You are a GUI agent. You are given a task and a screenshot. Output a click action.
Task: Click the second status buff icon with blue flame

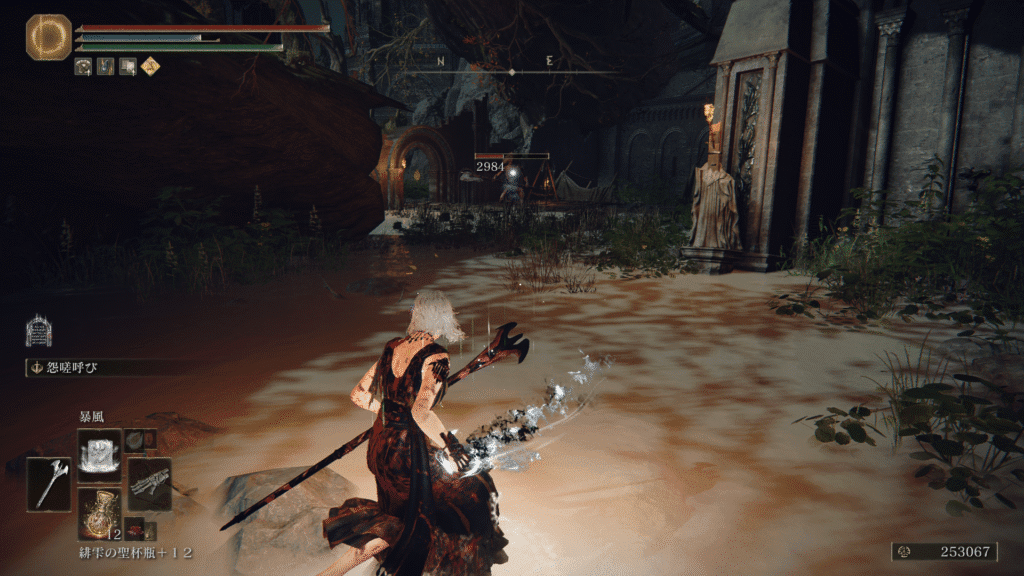[106, 67]
